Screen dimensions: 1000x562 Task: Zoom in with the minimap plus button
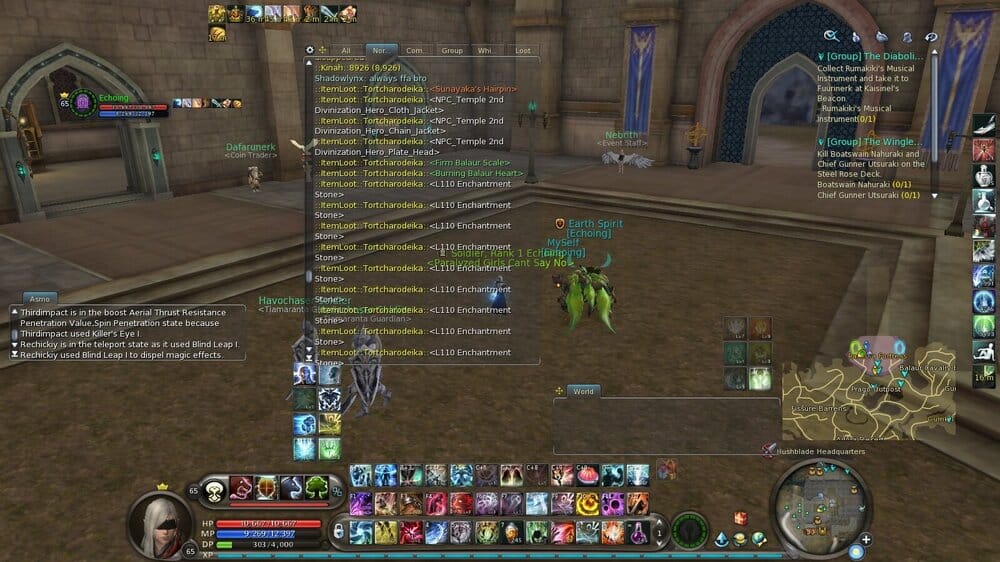(x=866, y=540)
